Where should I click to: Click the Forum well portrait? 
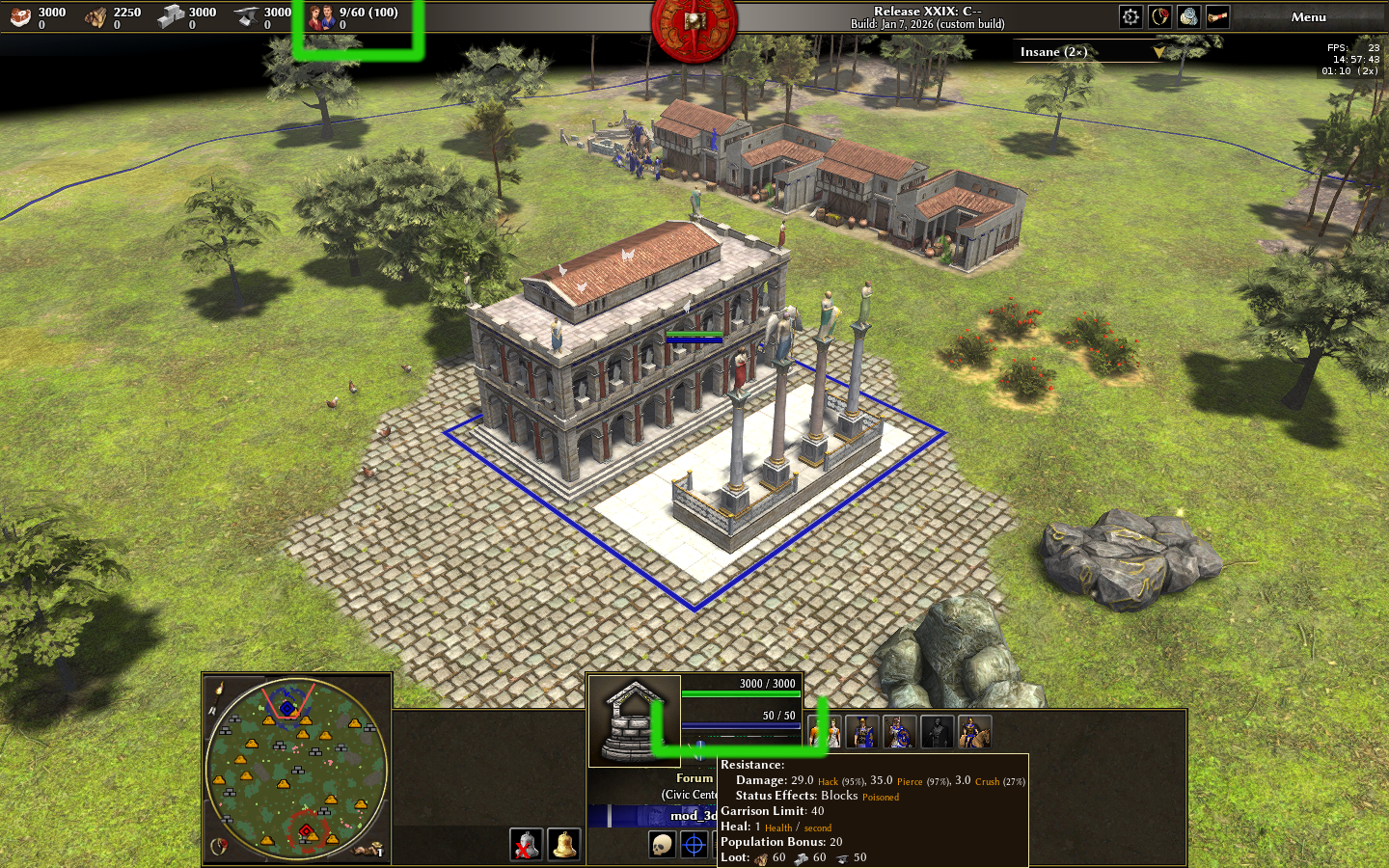(634, 721)
